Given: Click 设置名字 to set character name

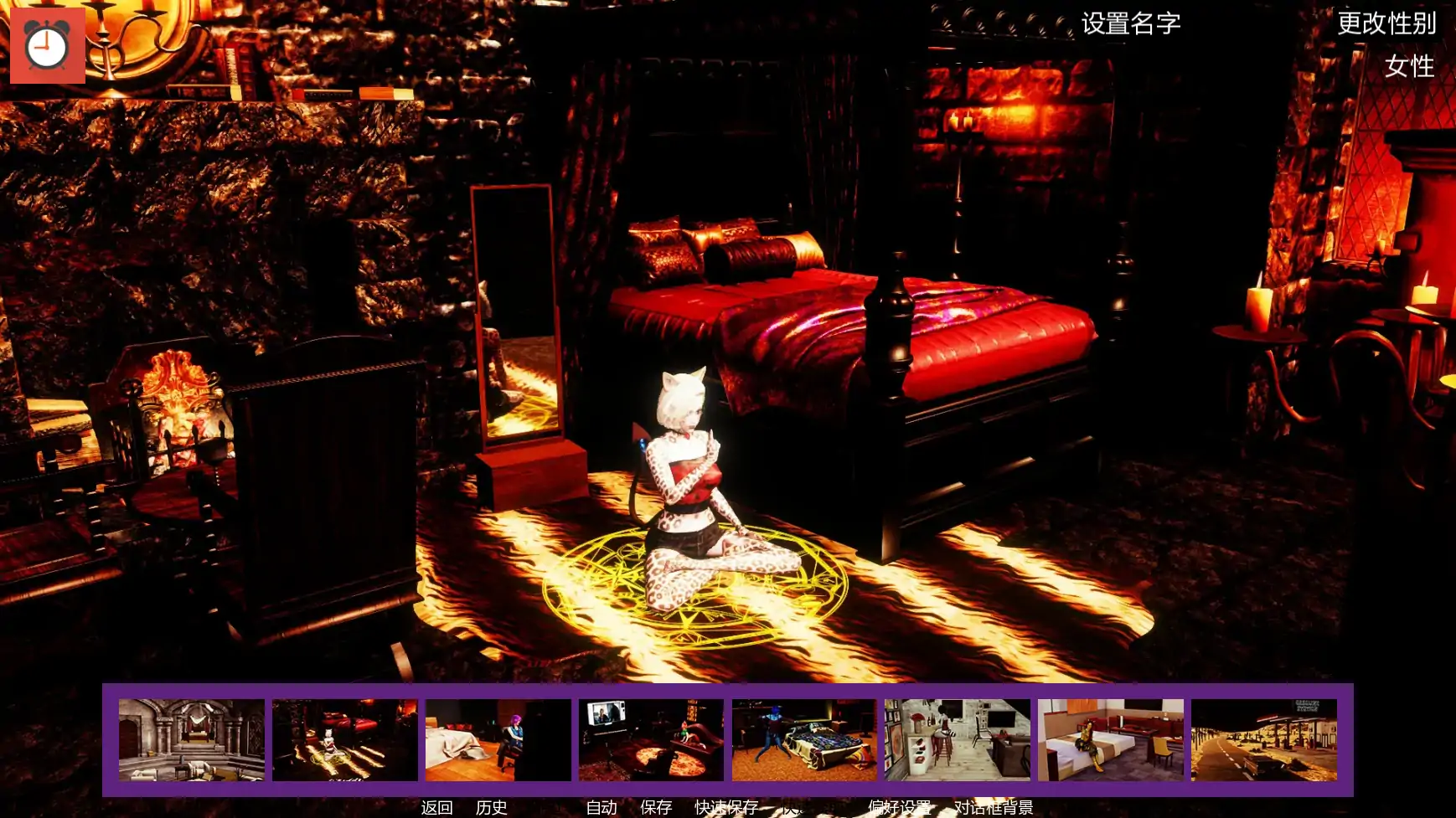Looking at the screenshot, I should pyautogui.click(x=1130, y=23).
